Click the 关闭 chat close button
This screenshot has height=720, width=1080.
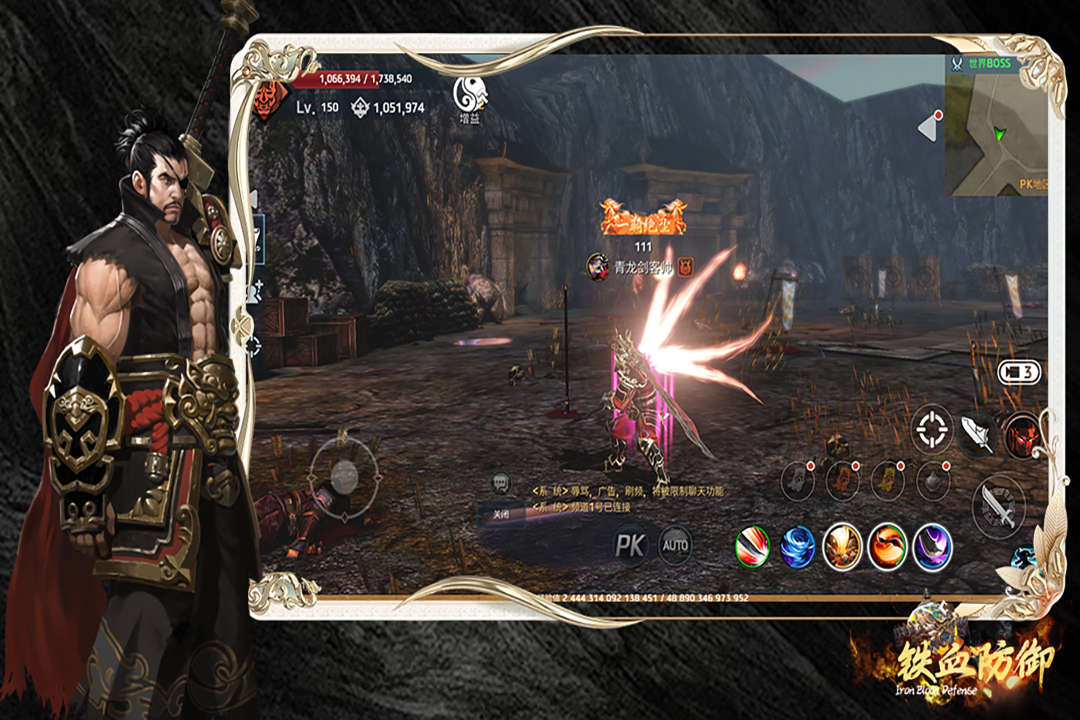(502, 515)
